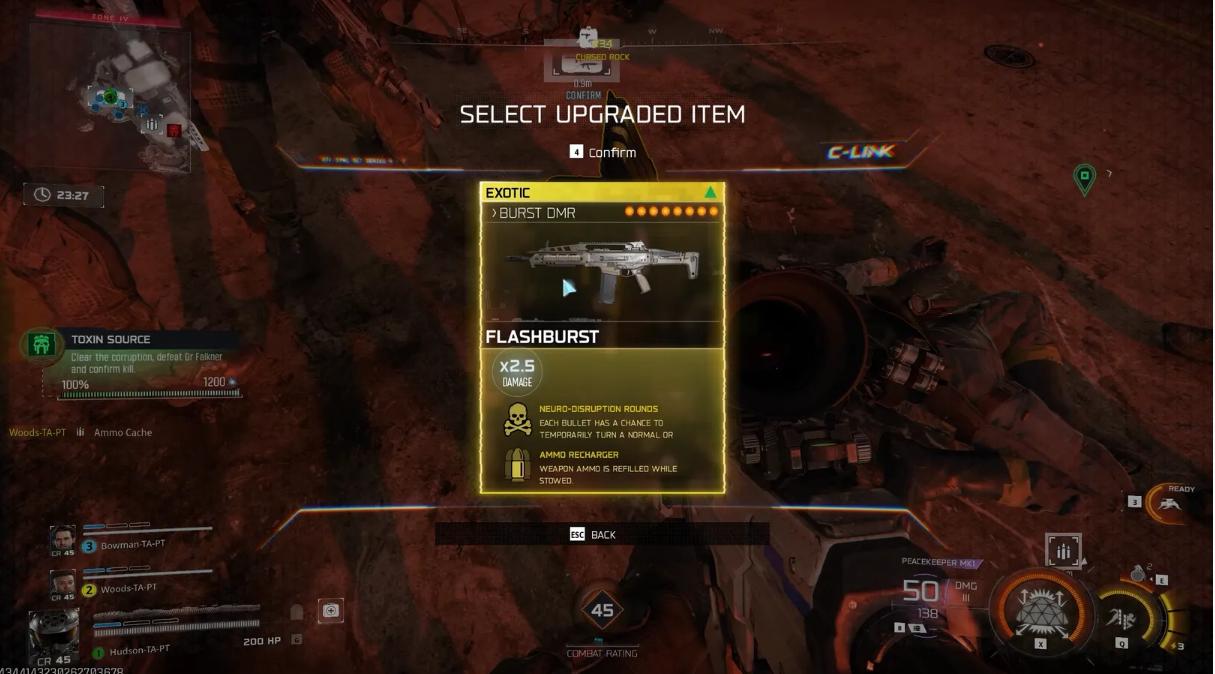Select the Flashburst exotic Burst DMR card

(x=602, y=336)
